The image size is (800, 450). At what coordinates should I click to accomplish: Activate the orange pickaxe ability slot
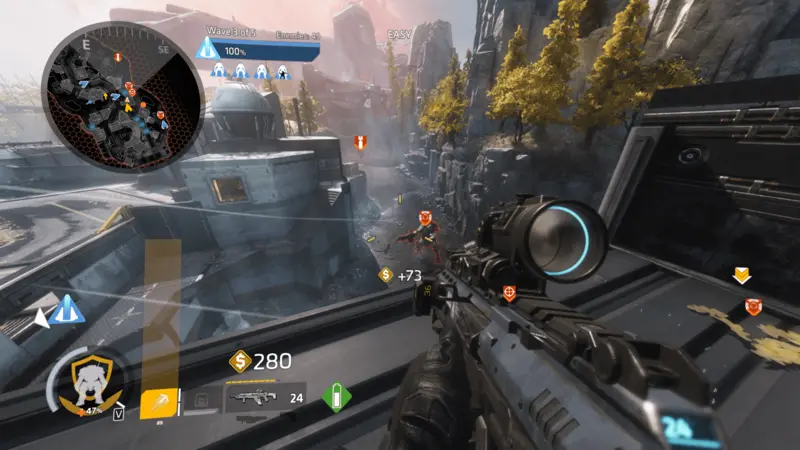[160, 402]
